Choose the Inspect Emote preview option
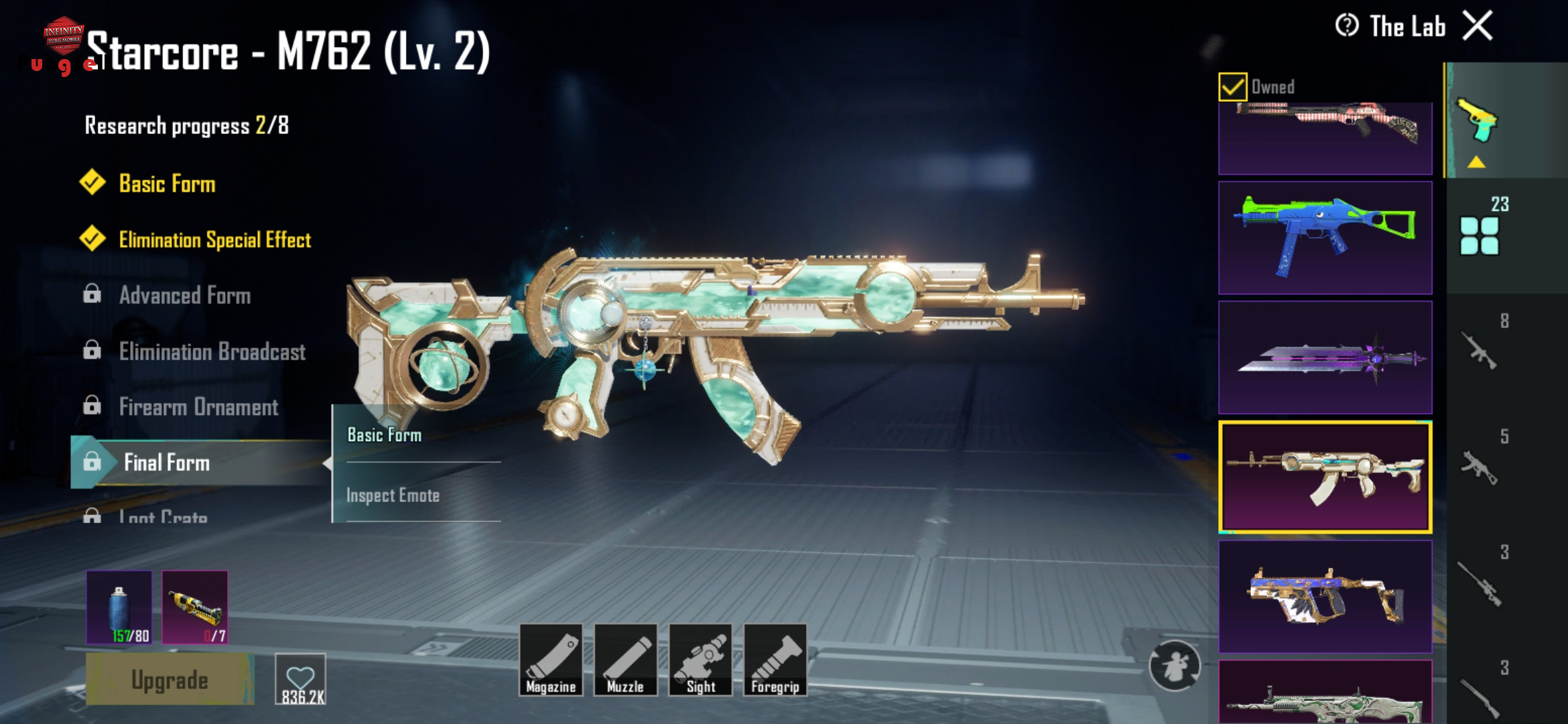This screenshot has height=724, width=1568. (393, 496)
